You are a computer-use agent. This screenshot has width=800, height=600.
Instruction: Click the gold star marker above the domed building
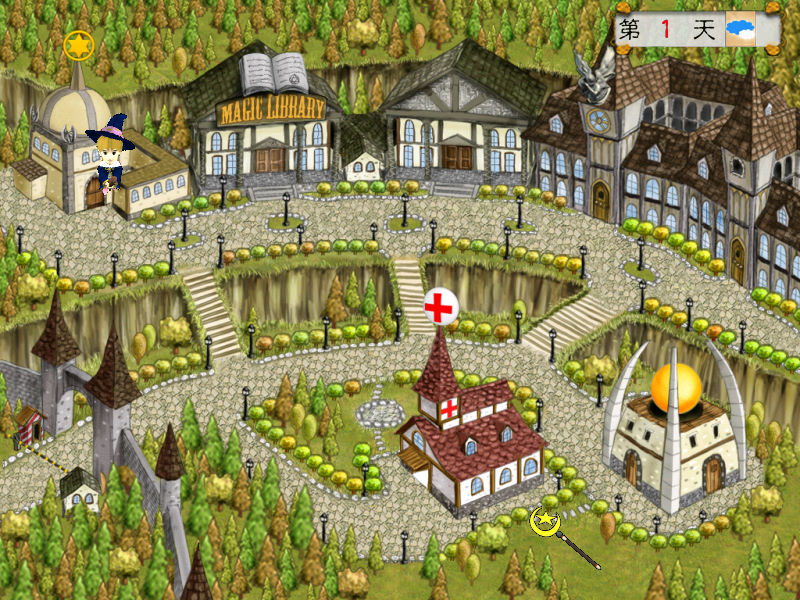(x=78, y=45)
